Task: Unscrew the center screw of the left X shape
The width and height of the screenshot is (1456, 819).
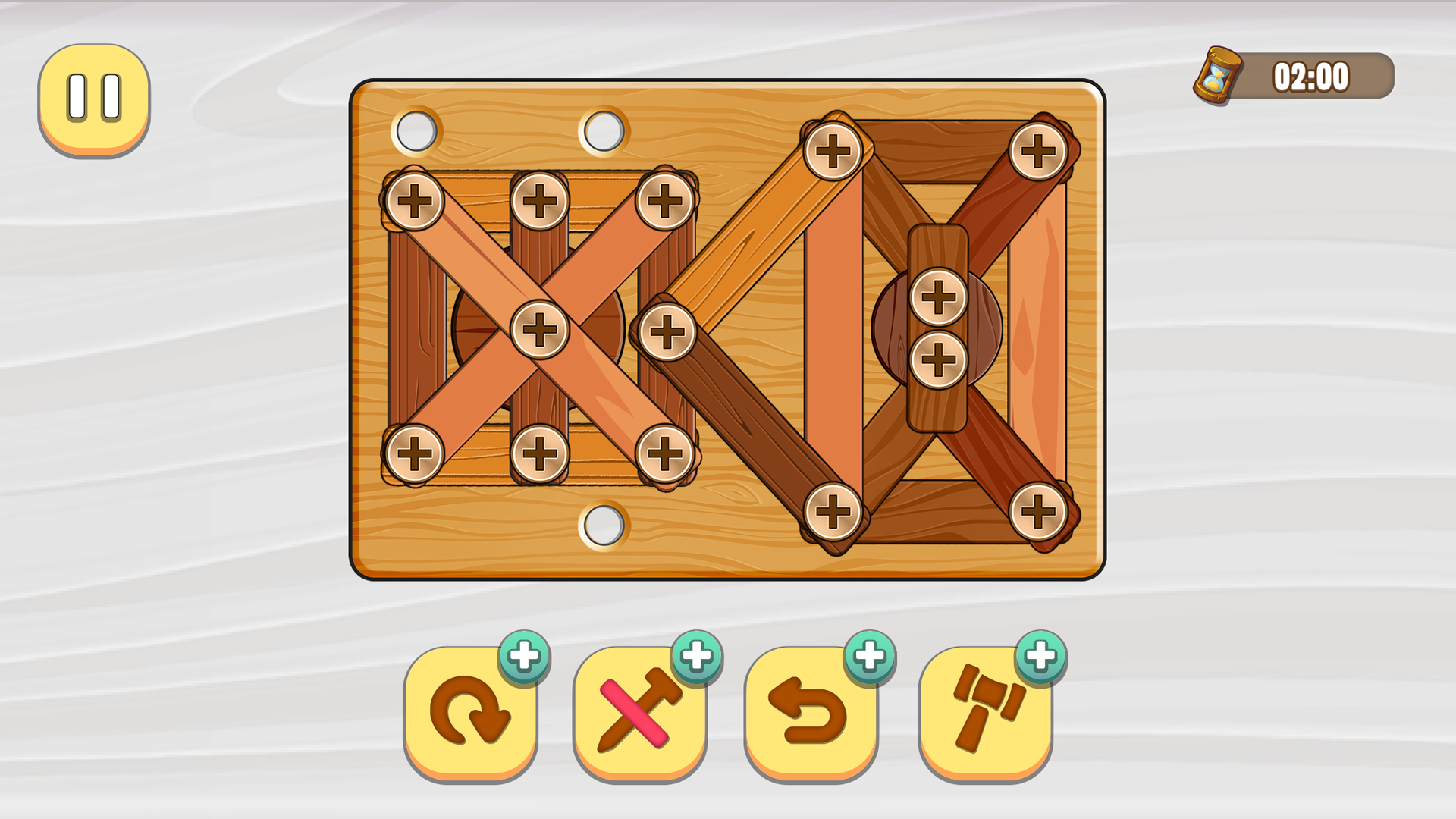Action: [540, 328]
